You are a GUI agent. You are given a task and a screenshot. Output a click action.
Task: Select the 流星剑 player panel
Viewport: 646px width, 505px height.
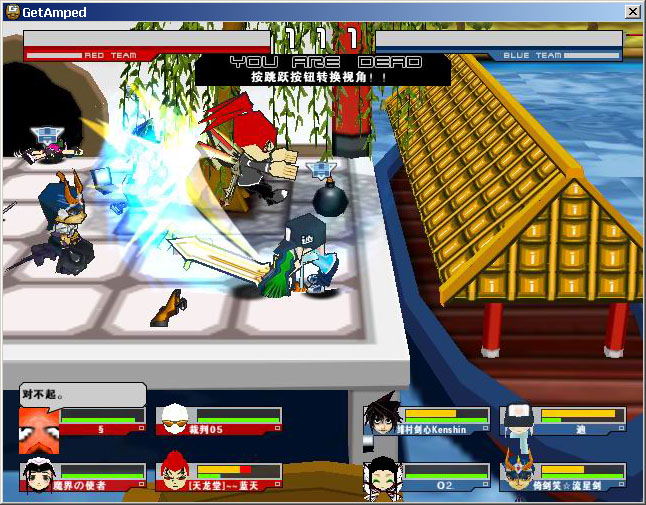pyautogui.click(x=563, y=477)
